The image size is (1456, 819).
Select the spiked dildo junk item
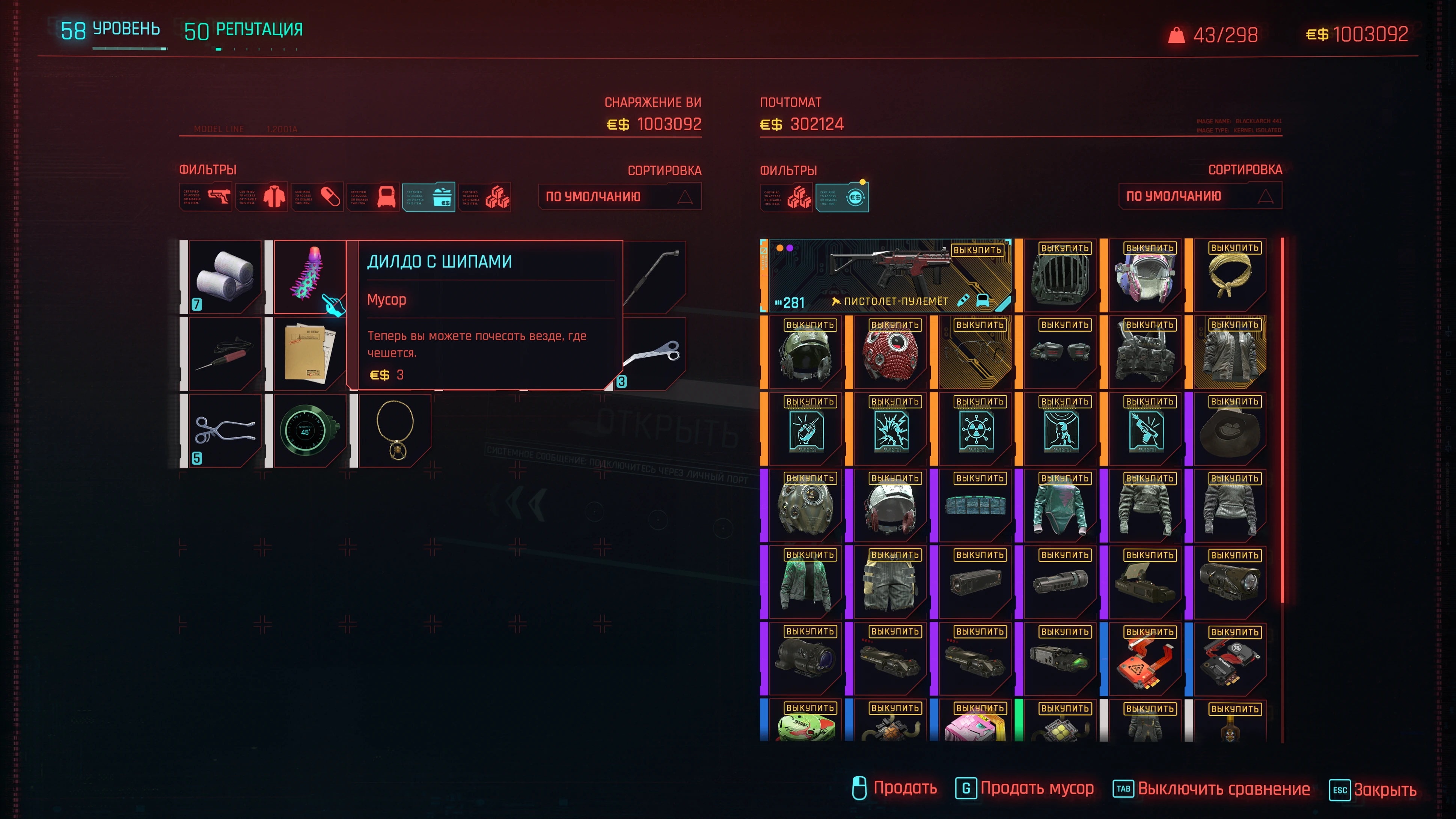[309, 276]
